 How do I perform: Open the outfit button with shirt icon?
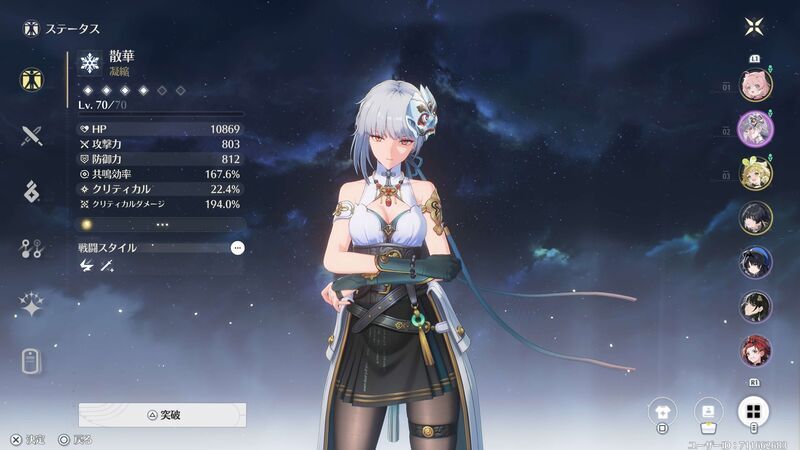pos(662,410)
